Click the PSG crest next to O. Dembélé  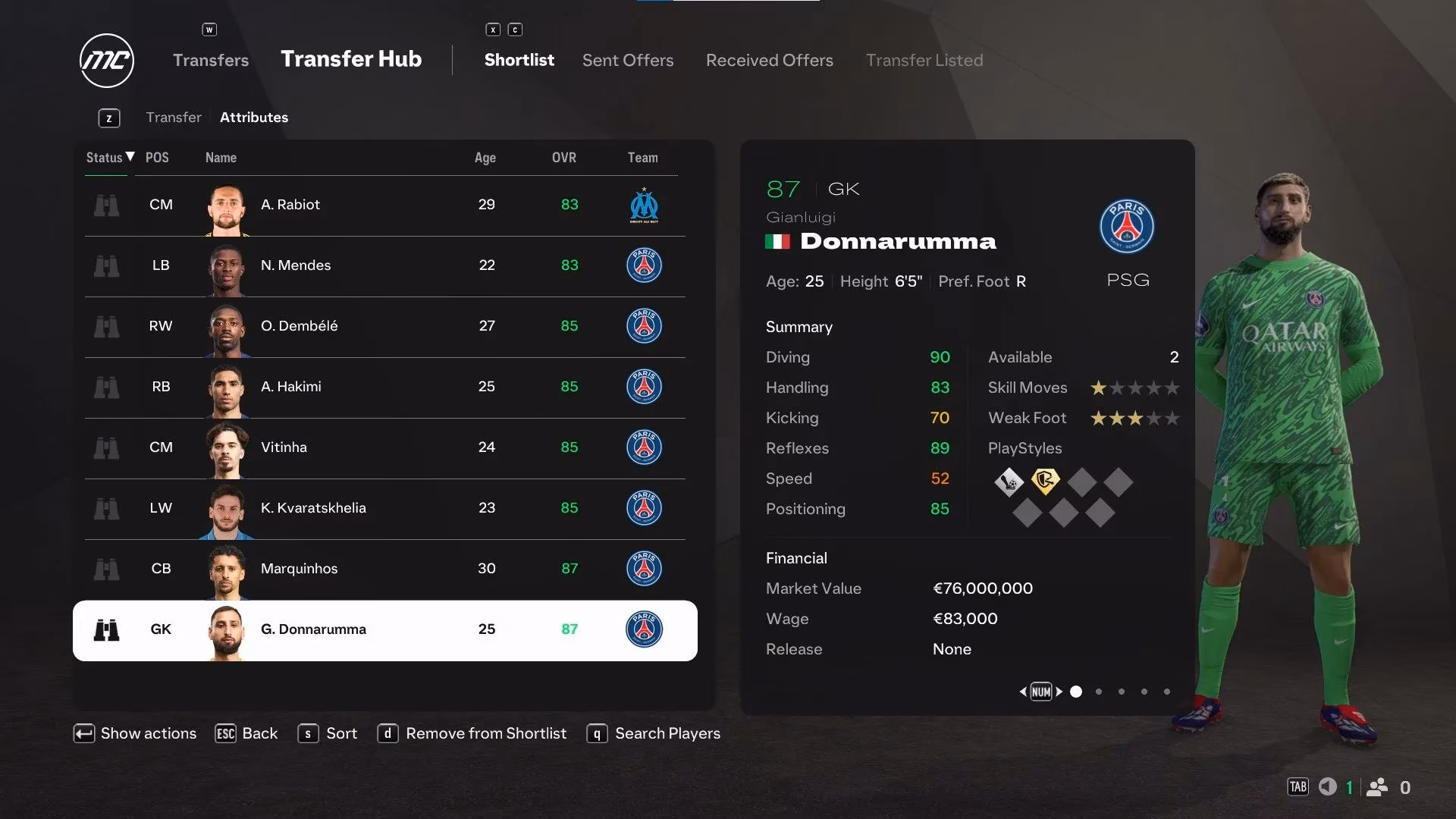click(644, 326)
